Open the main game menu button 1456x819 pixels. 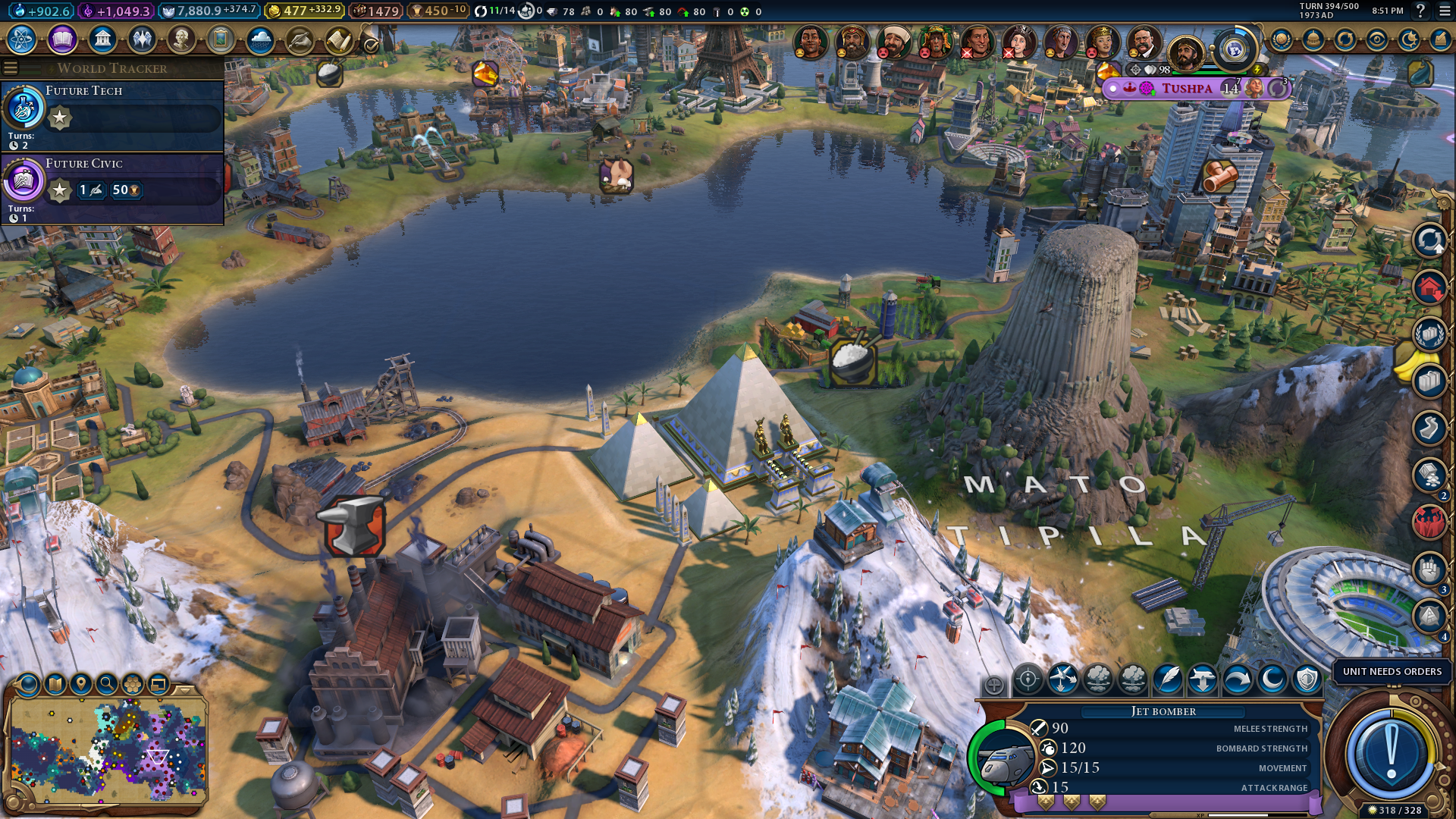1445,11
